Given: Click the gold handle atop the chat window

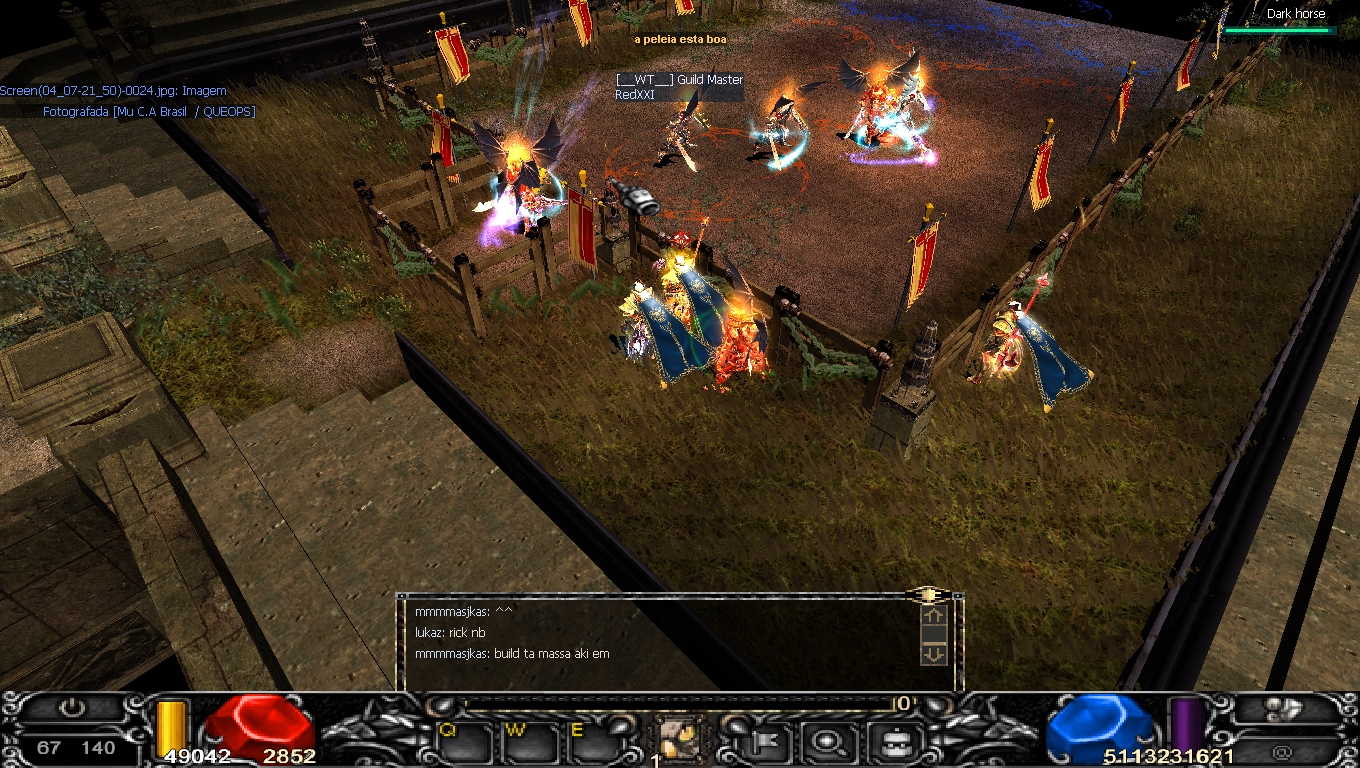Looking at the screenshot, I should coord(928,595).
